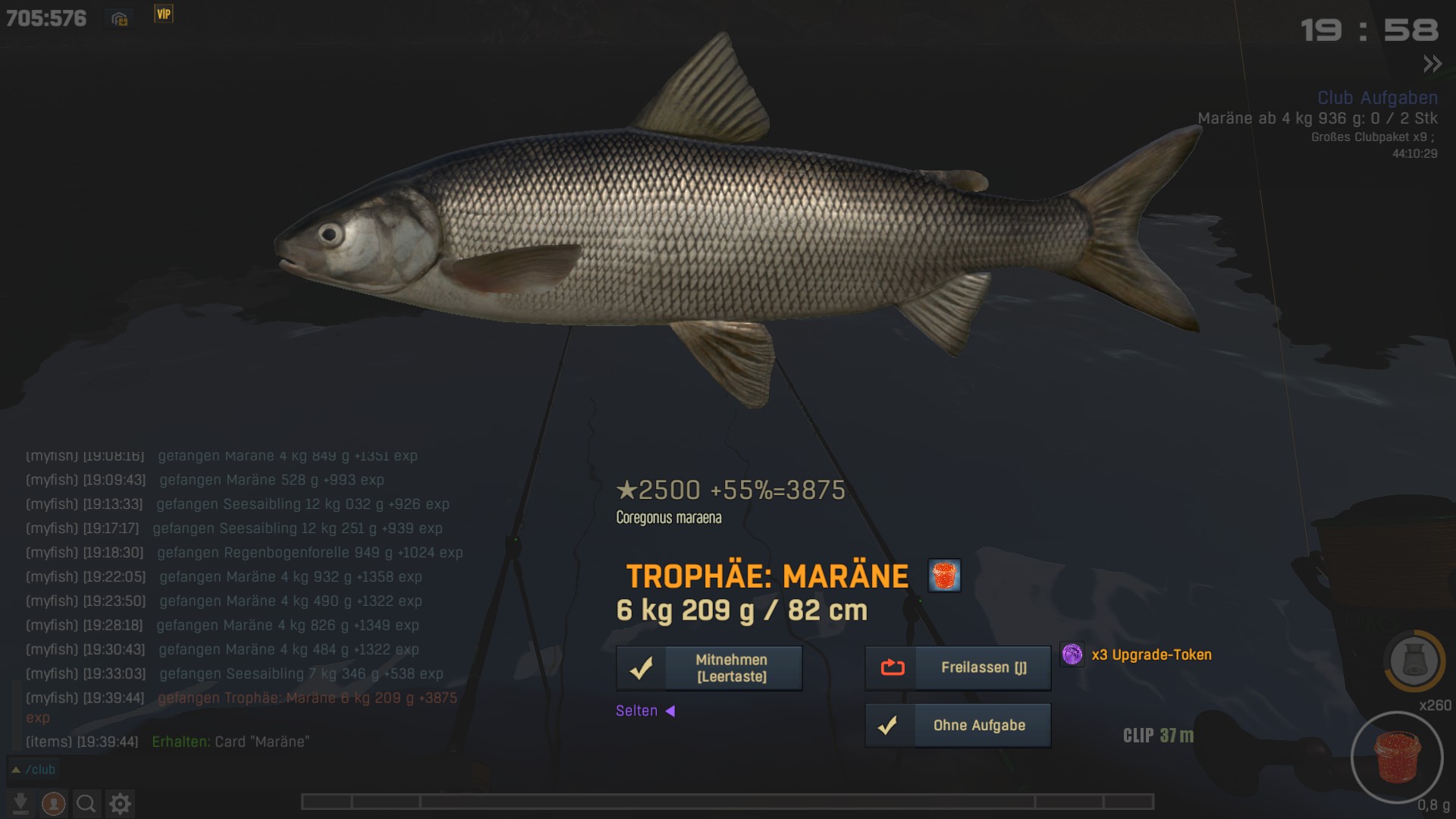
Task: Select the feeder cage slot with x260
Action: 1414,661
